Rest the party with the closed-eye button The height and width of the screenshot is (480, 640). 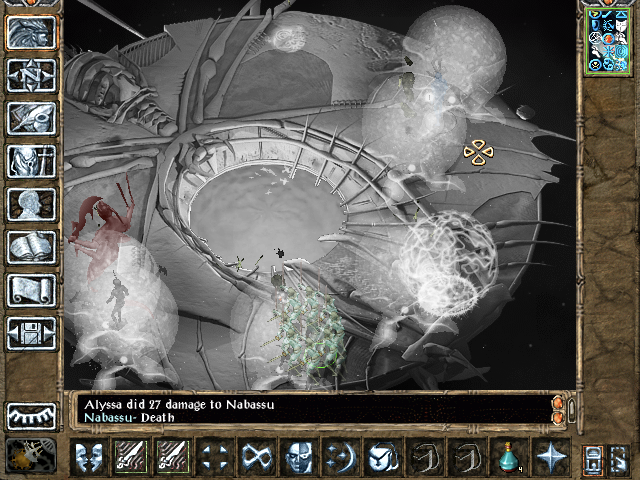32,415
